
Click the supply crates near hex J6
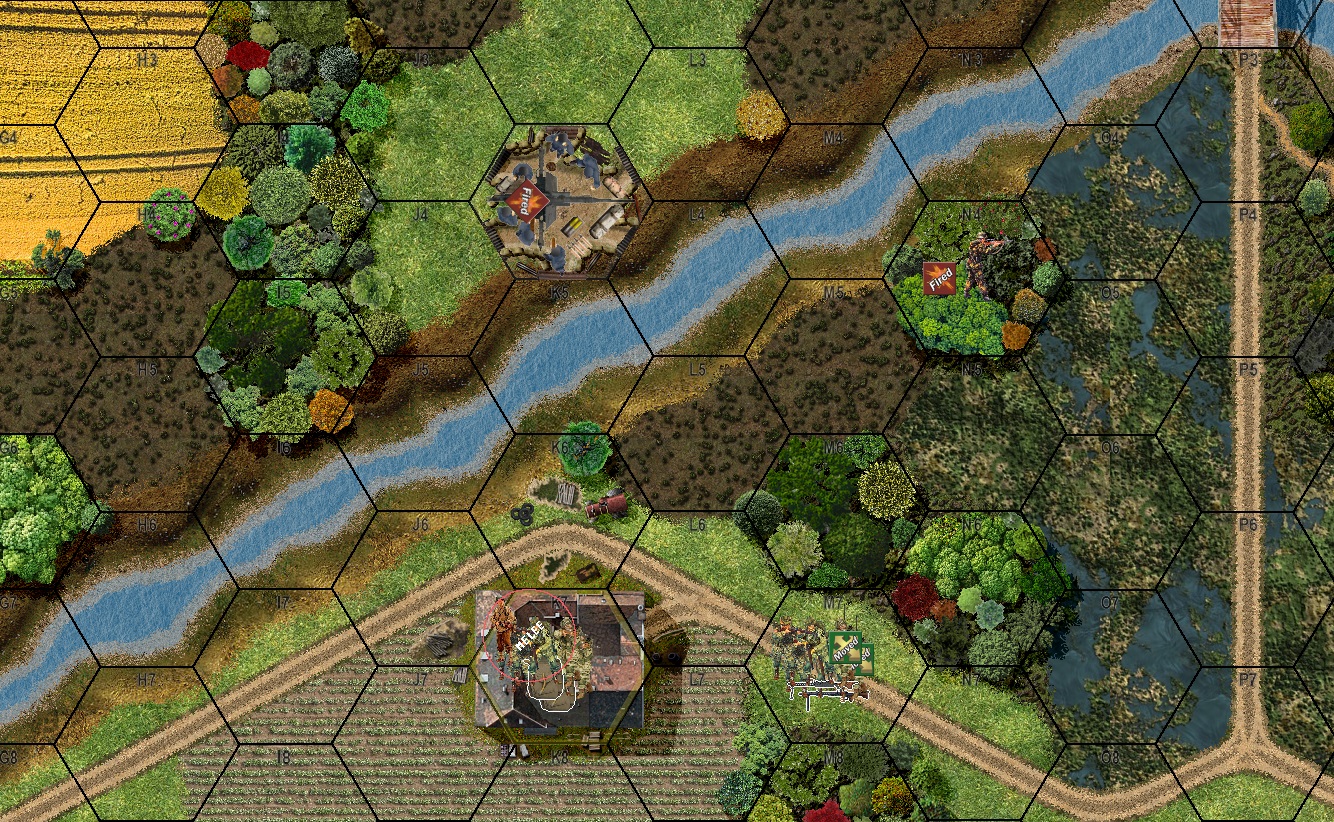pyautogui.click(x=565, y=495)
